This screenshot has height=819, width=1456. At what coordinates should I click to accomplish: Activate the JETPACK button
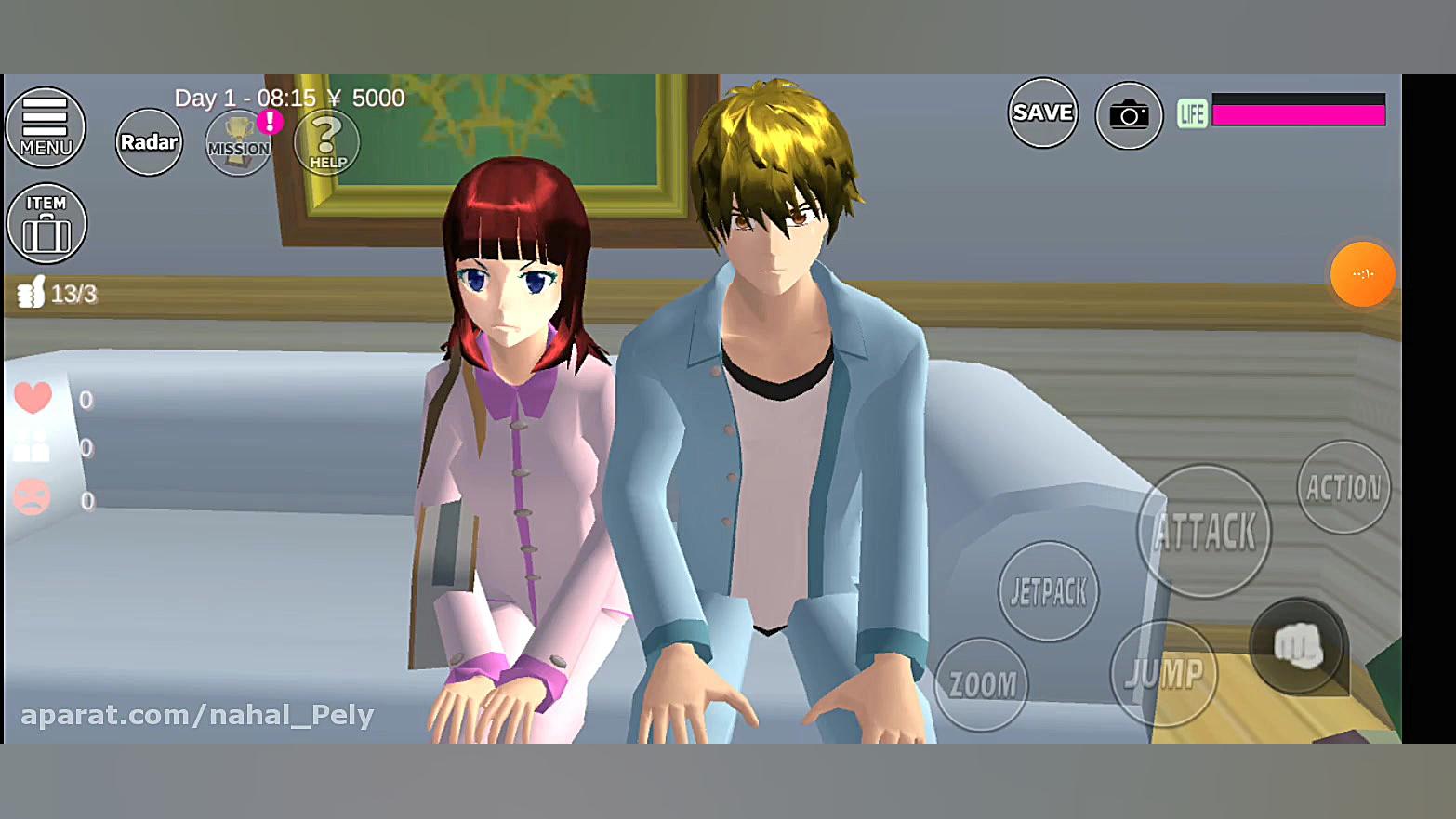click(x=1048, y=591)
